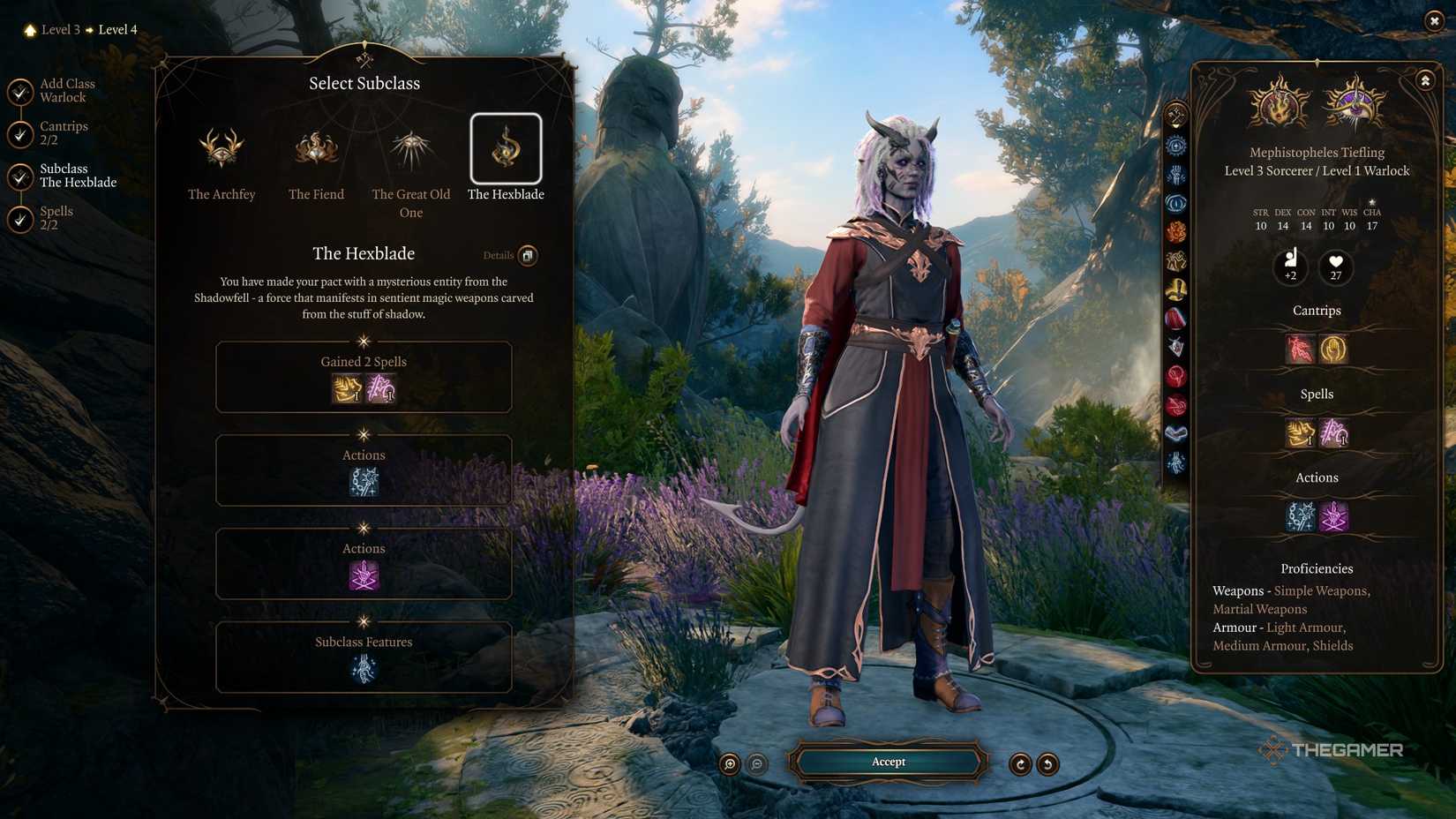Click the red cantrip icon under Cantrips
This screenshot has width=1456, height=819.
tap(1299, 349)
